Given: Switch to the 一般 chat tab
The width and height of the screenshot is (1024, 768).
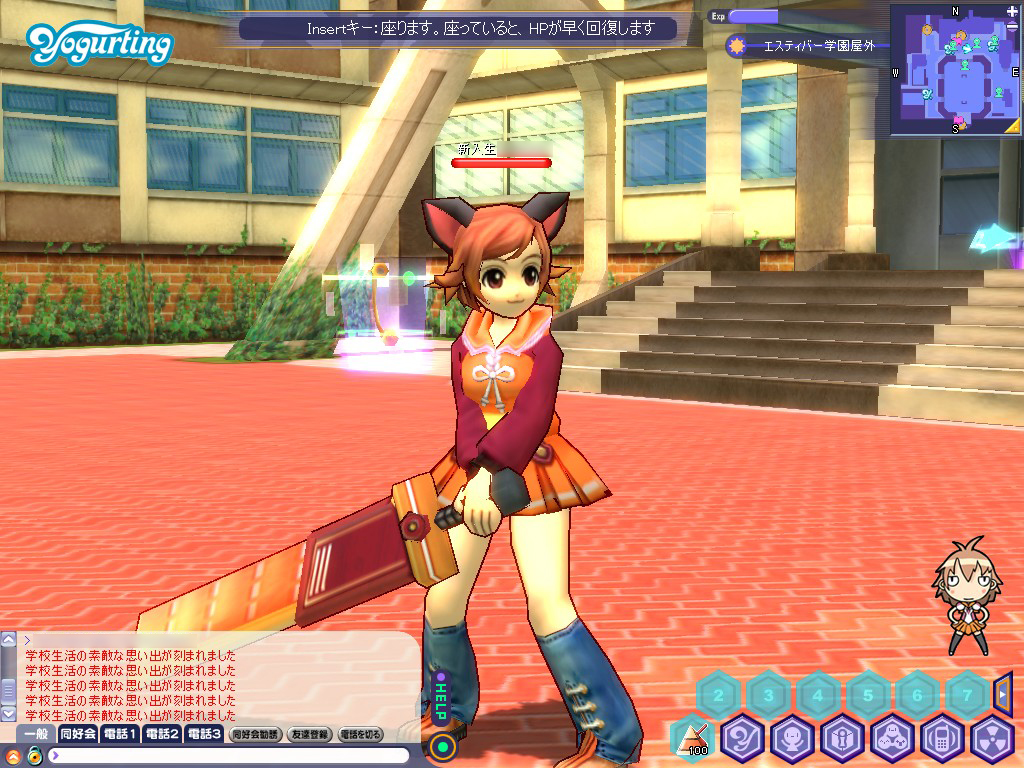Looking at the screenshot, I should coord(34,734).
